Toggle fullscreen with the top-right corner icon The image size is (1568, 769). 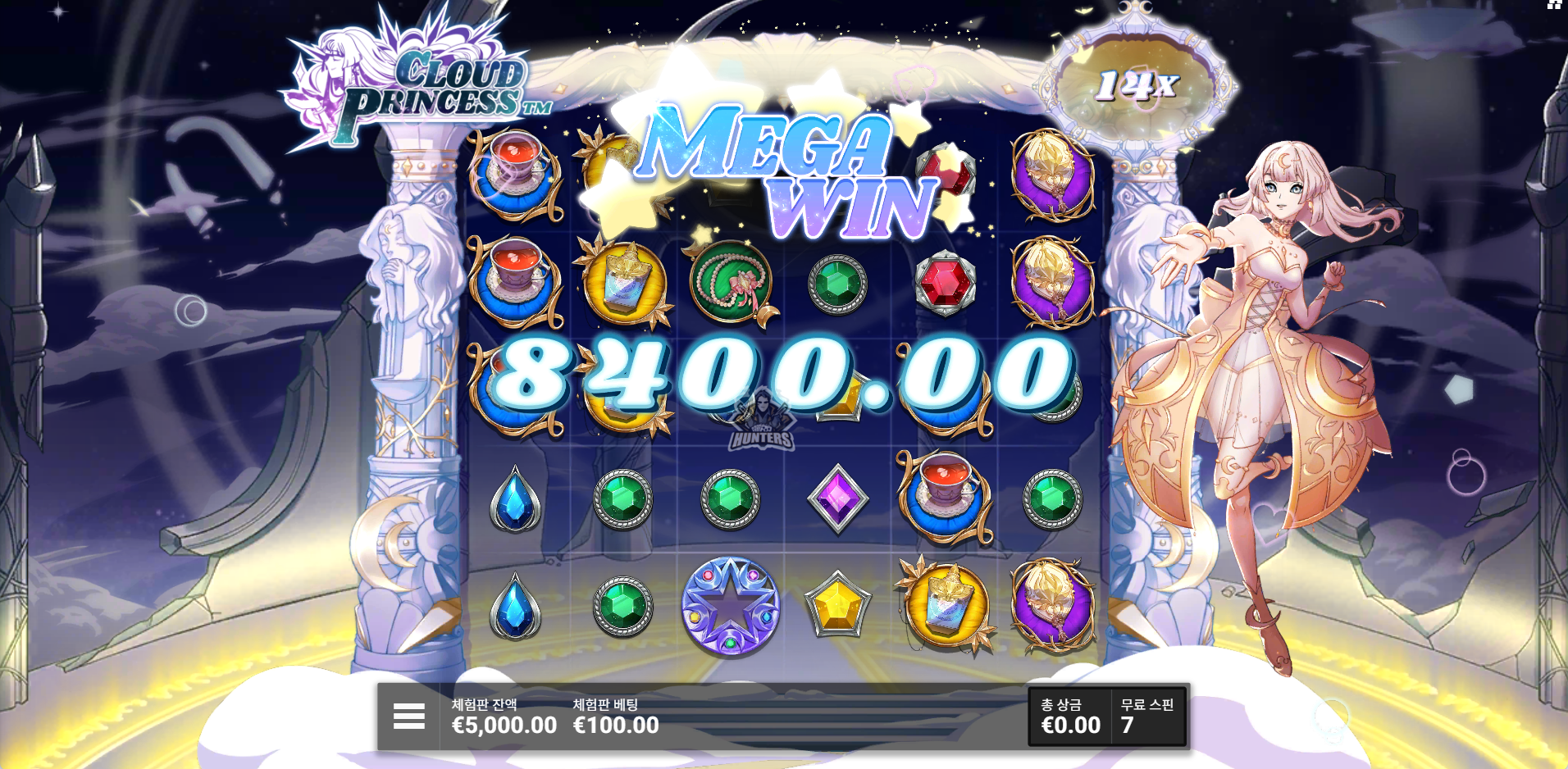1557,5
